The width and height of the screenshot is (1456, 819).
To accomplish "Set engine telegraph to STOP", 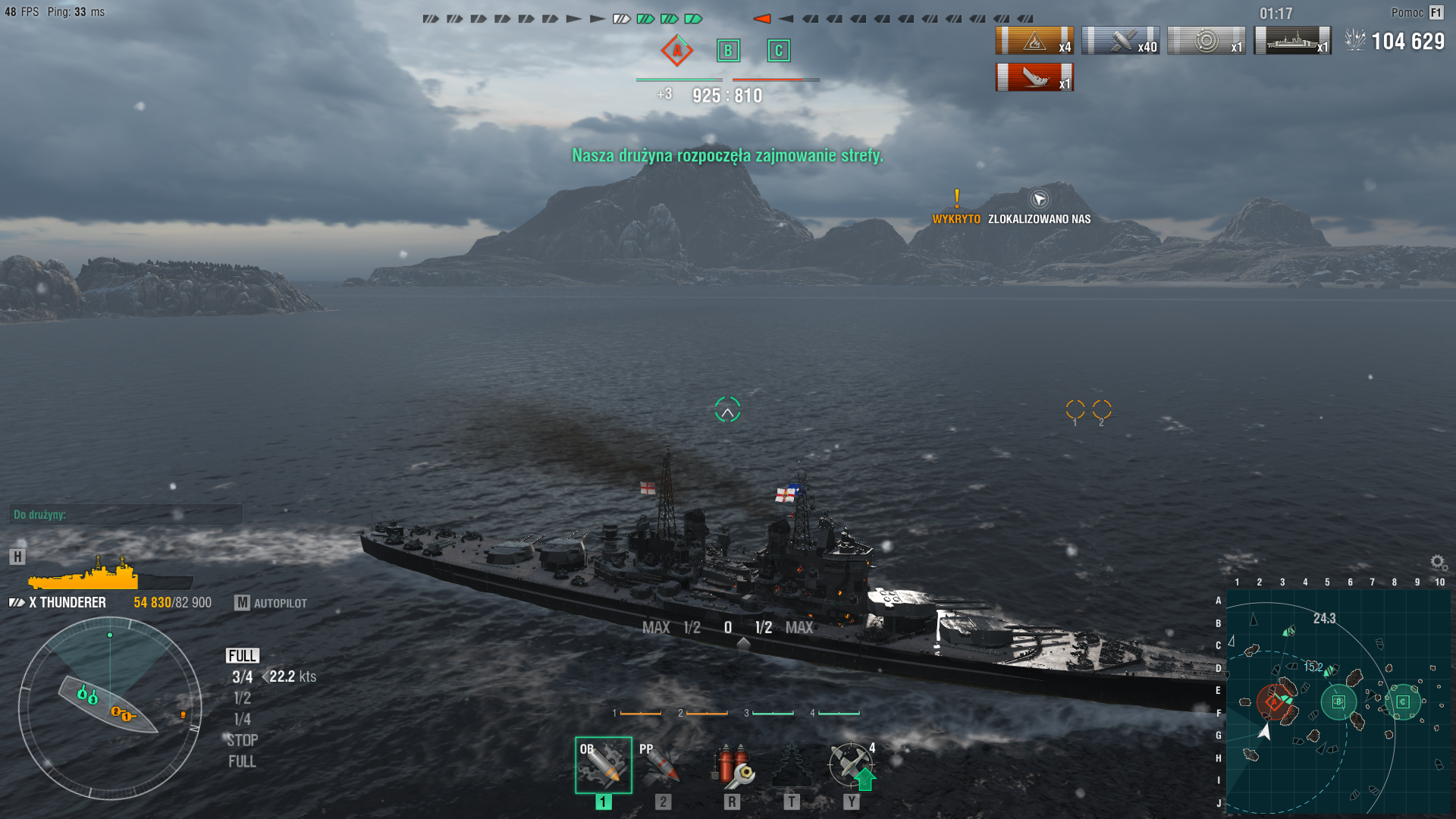I will click(x=242, y=740).
